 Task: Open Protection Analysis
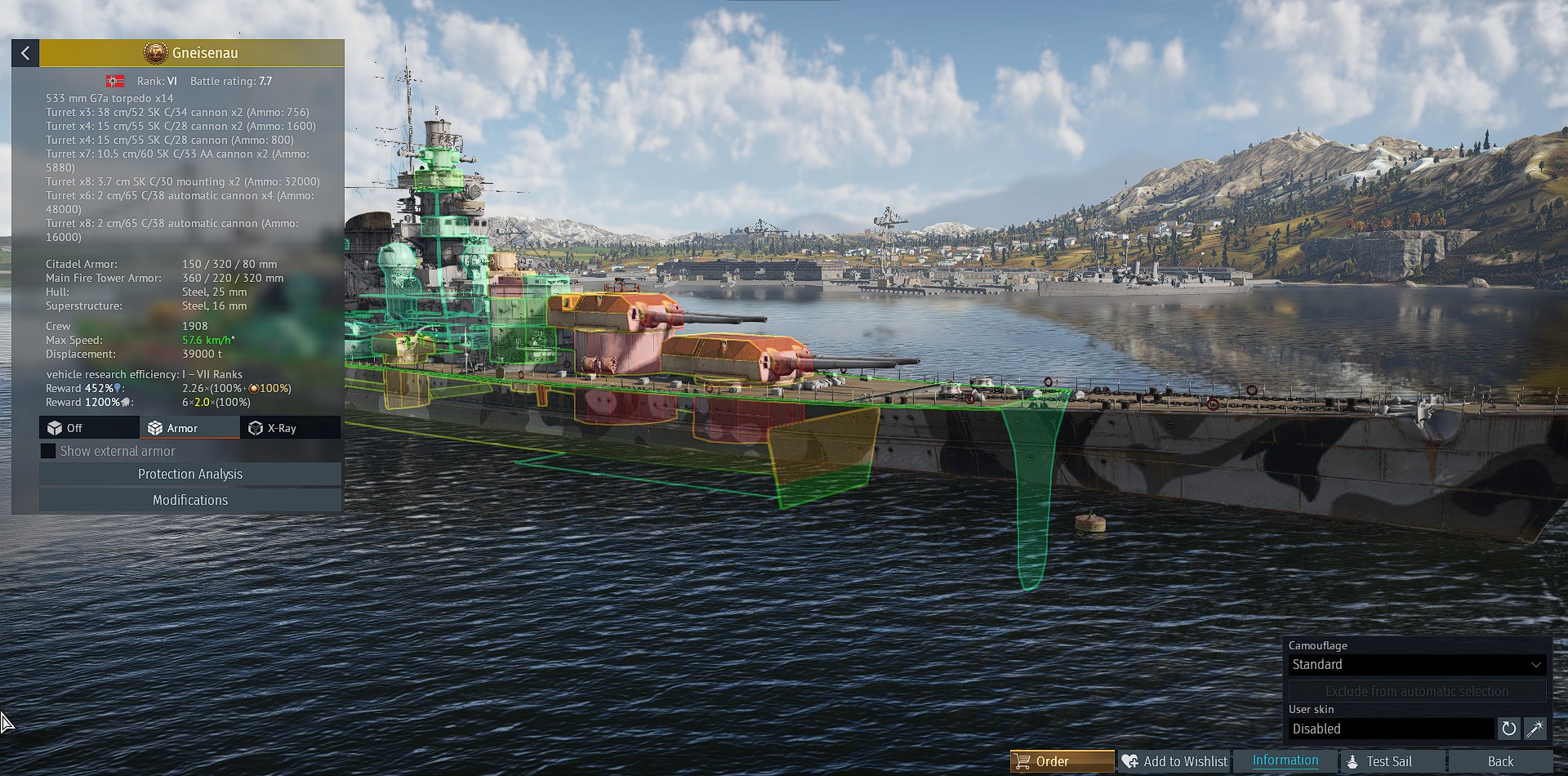click(x=190, y=474)
